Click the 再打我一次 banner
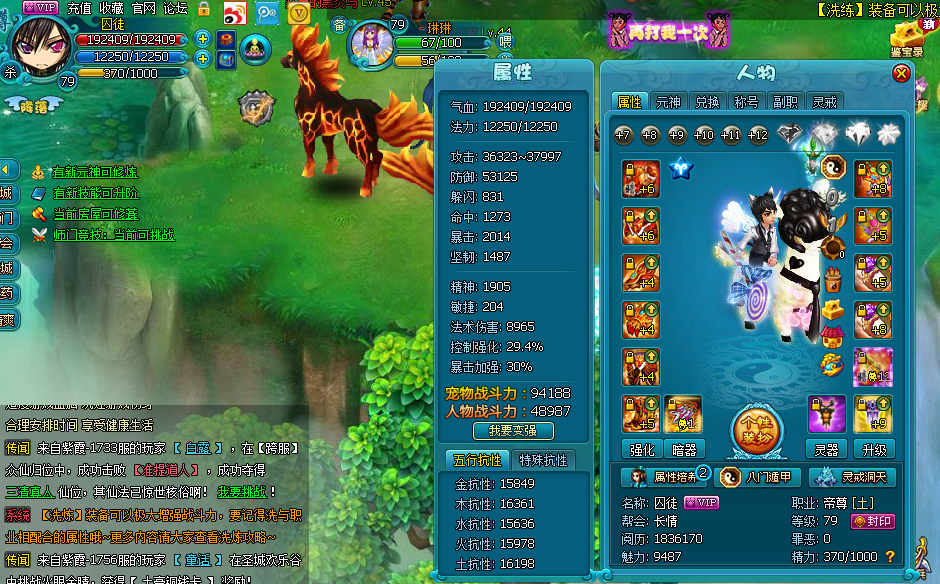This screenshot has width=940, height=584. 664,31
